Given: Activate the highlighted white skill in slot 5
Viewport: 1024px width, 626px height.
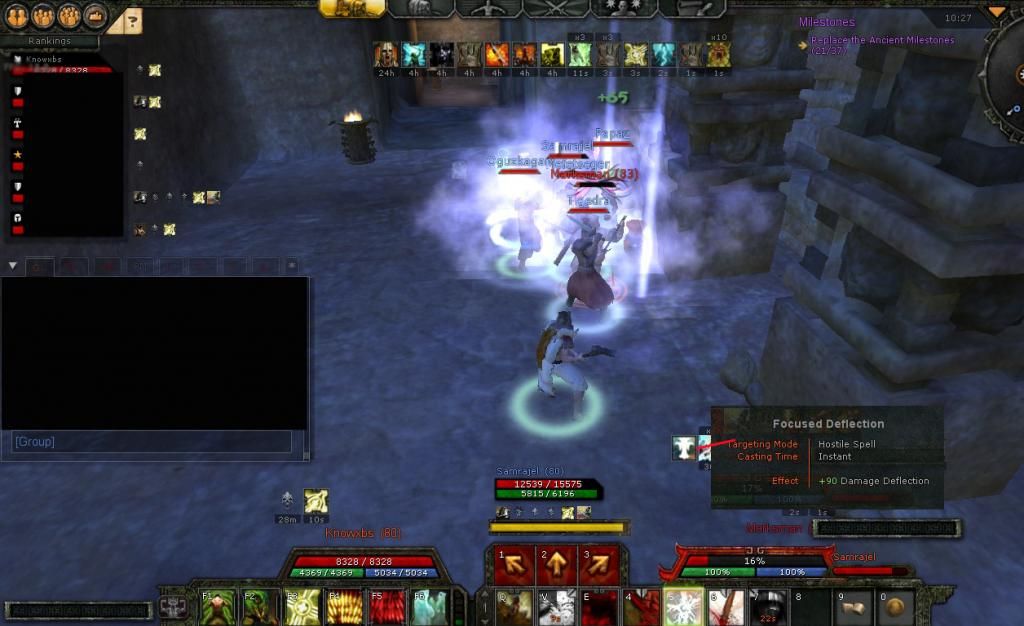Looking at the screenshot, I should tap(683, 606).
